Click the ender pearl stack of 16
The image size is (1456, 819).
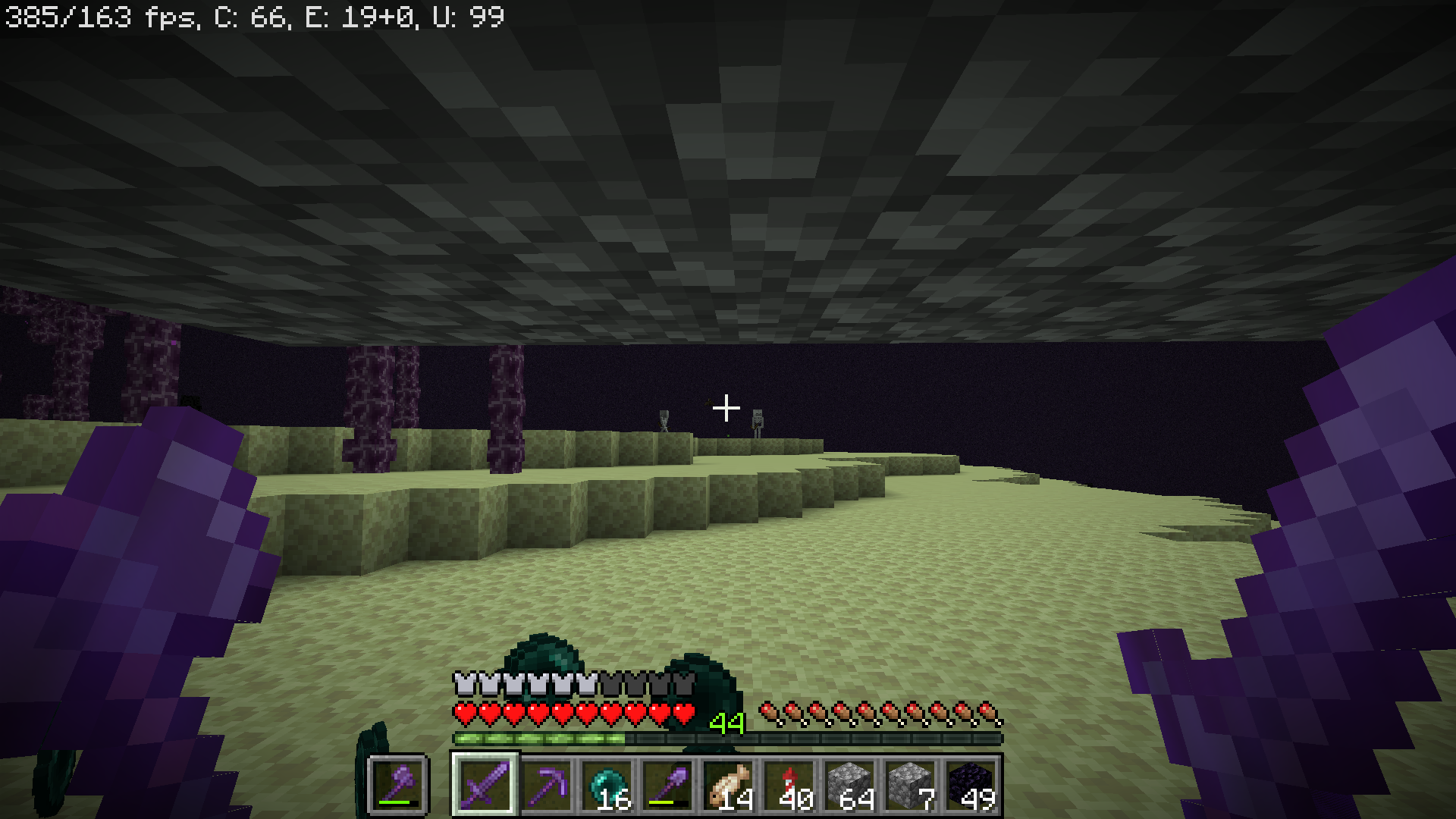pos(605,786)
